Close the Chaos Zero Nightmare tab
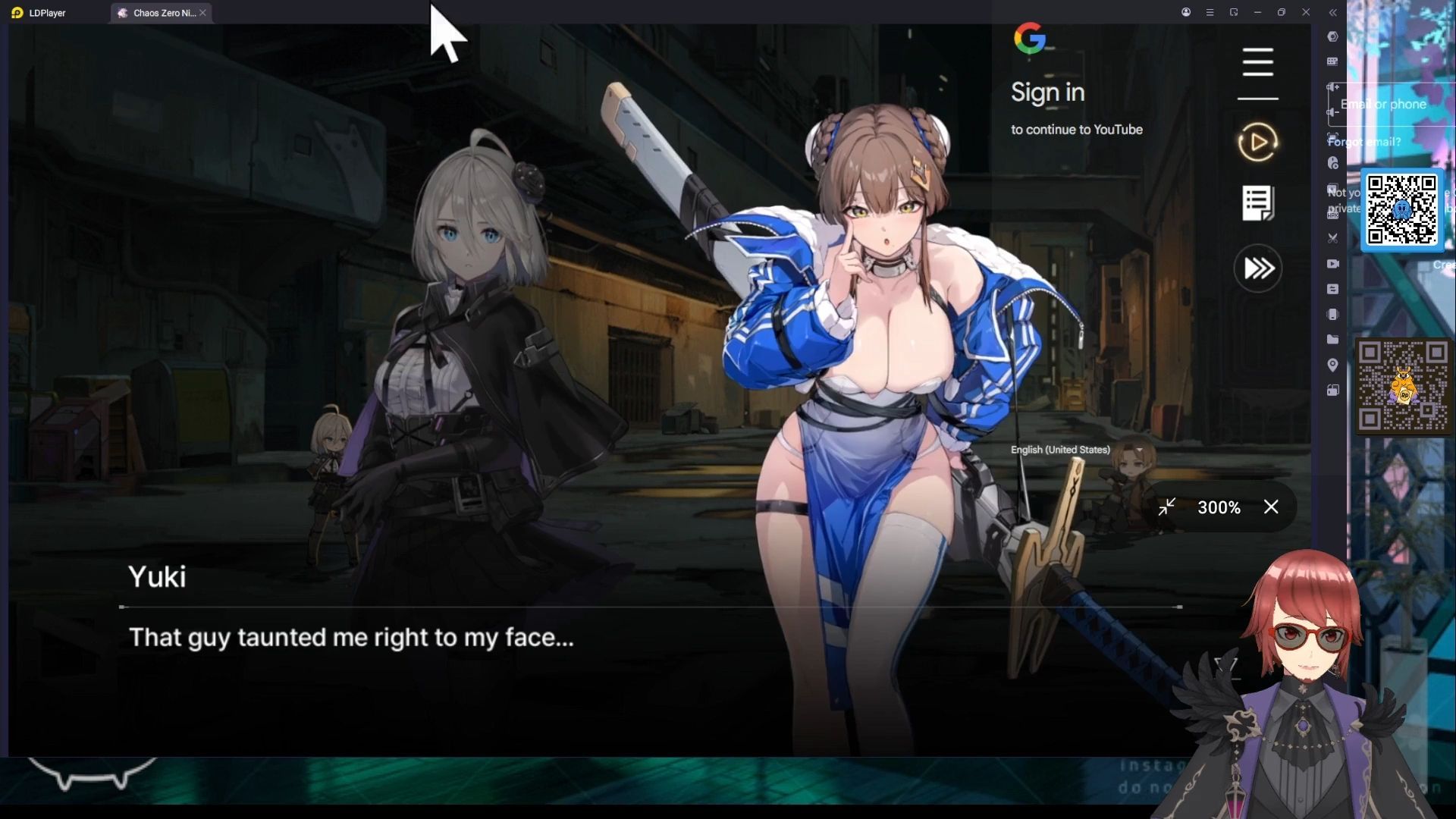This screenshot has height=819, width=1456. [x=203, y=13]
